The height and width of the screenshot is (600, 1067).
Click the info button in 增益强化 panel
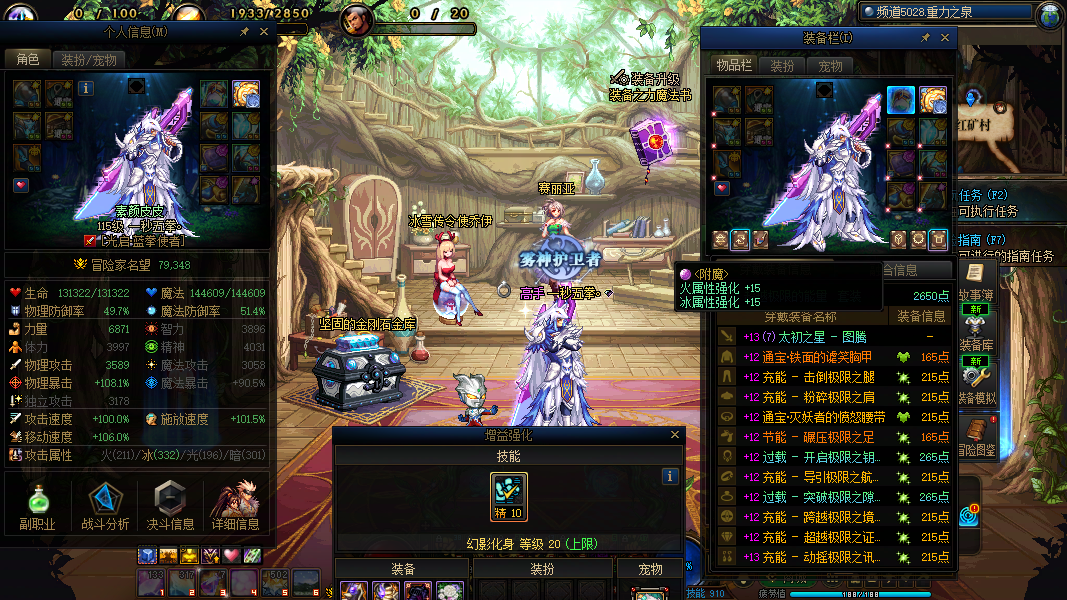click(x=671, y=477)
